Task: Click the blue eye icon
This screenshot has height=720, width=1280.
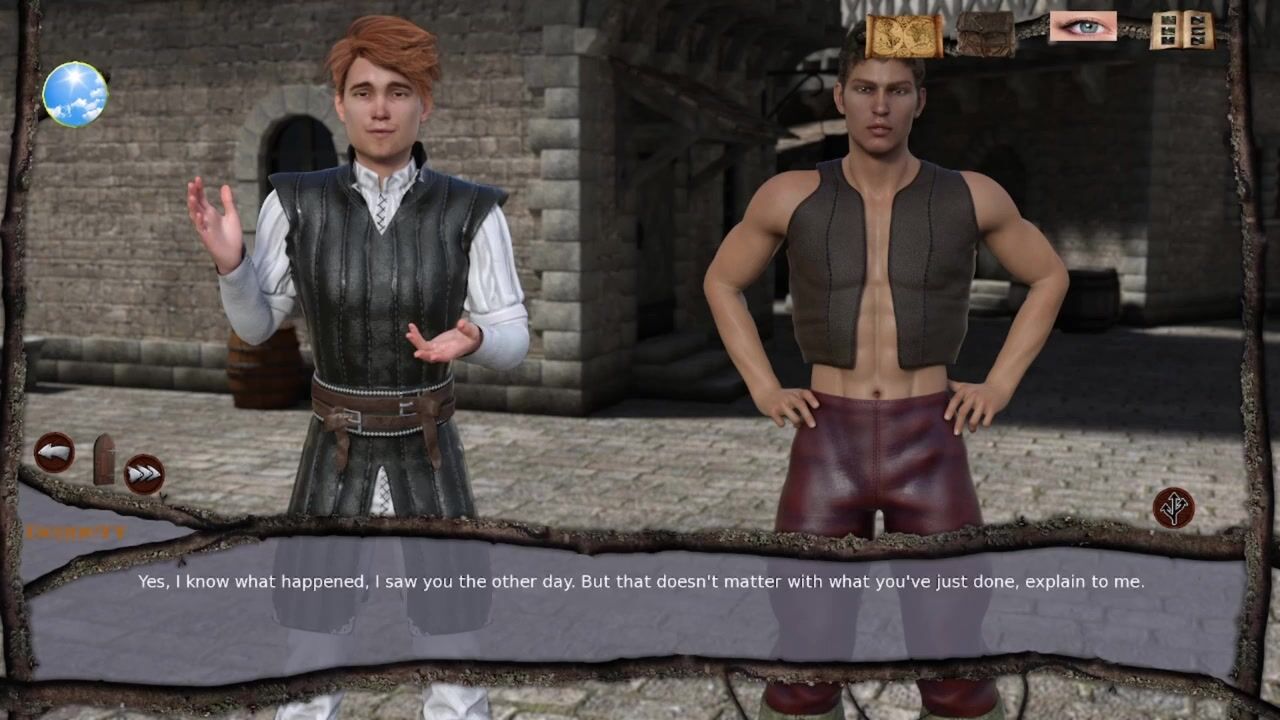Action: pyautogui.click(x=1082, y=27)
